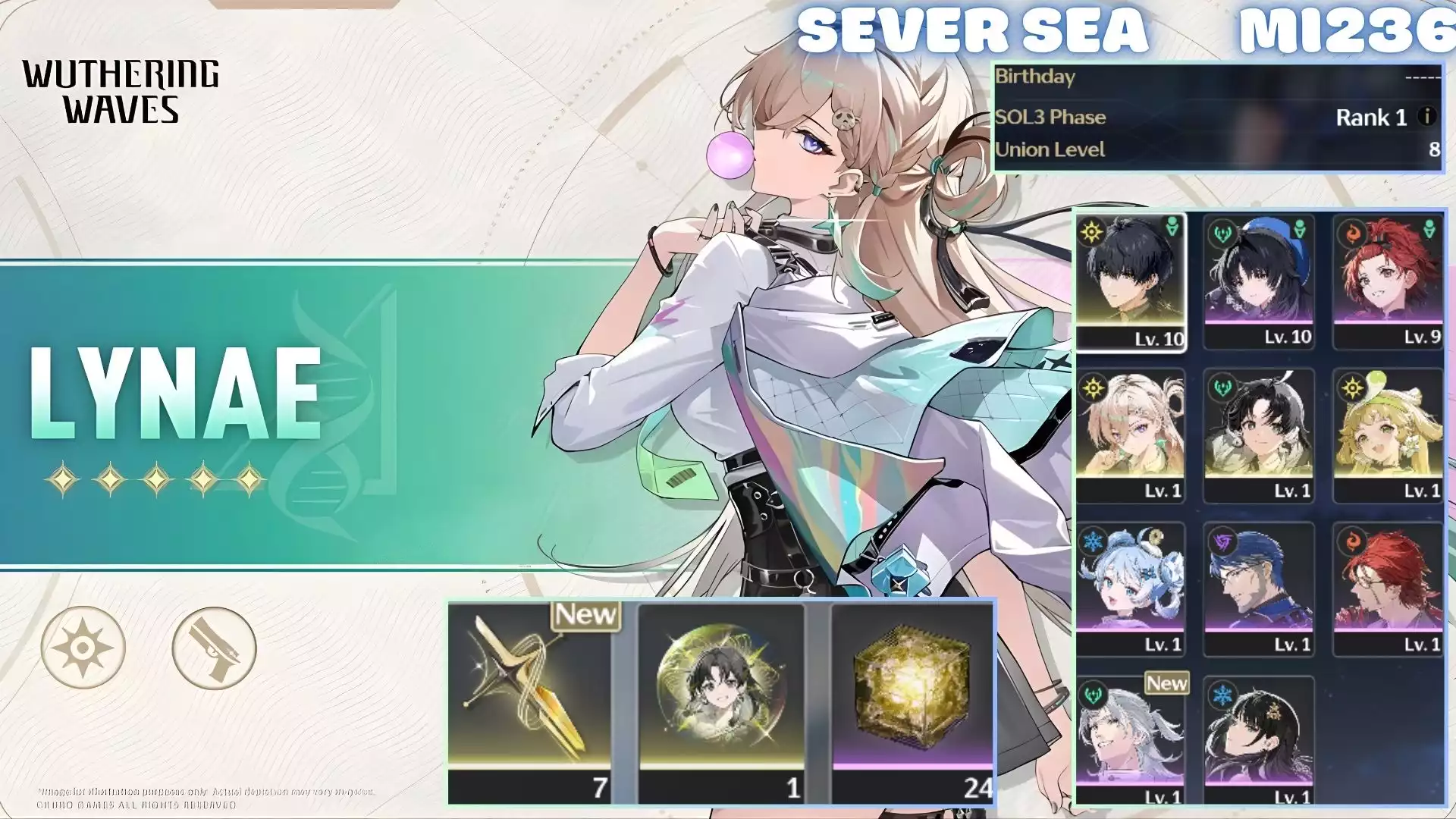Viewport: 1456px width, 819px height.
Task: Click the green ascension arrow on Rover's card
Action: [x=1172, y=227]
